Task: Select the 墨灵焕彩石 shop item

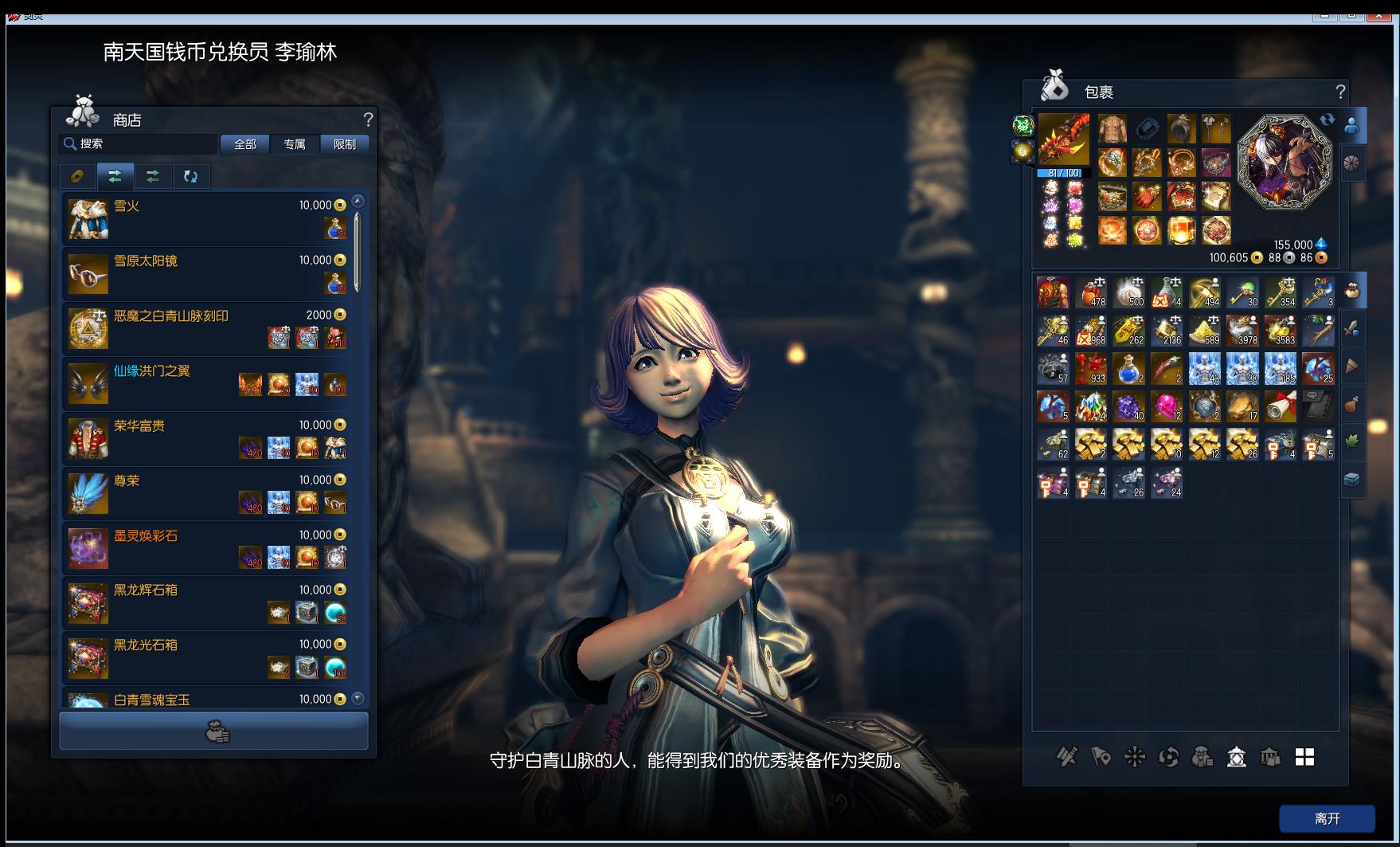Action: (207, 548)
